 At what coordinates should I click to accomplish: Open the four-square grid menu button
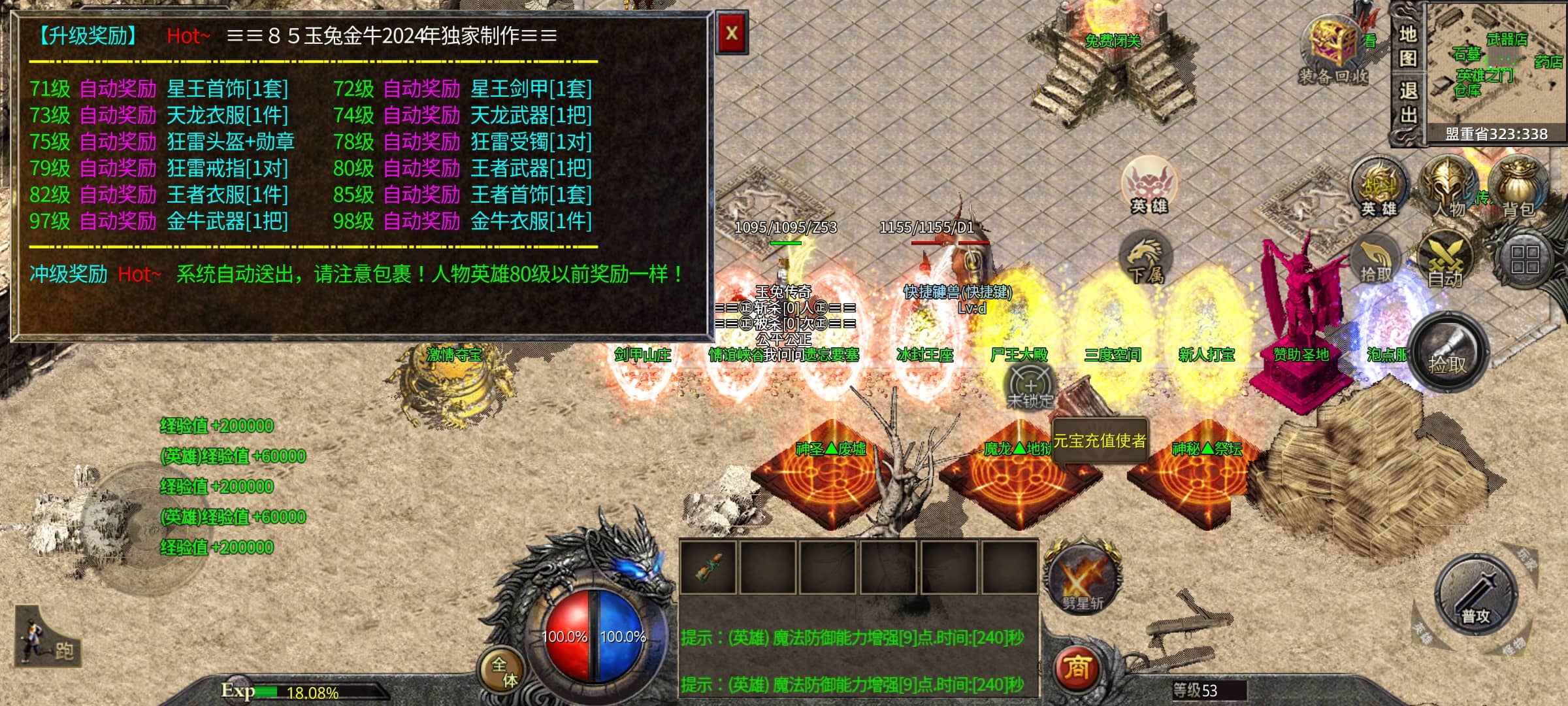1524,260
